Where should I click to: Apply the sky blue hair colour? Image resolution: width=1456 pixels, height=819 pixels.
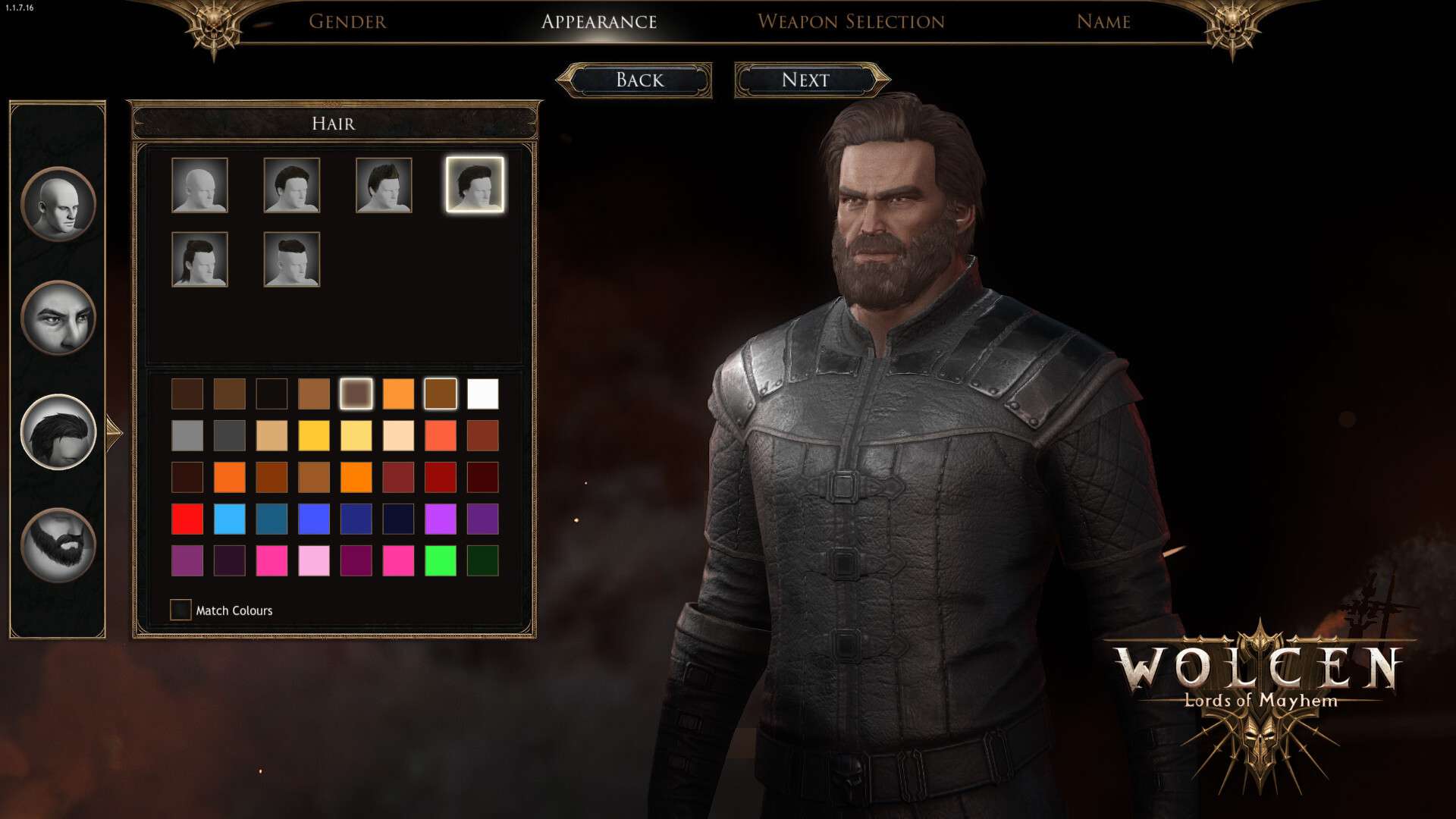pos(230,519)
